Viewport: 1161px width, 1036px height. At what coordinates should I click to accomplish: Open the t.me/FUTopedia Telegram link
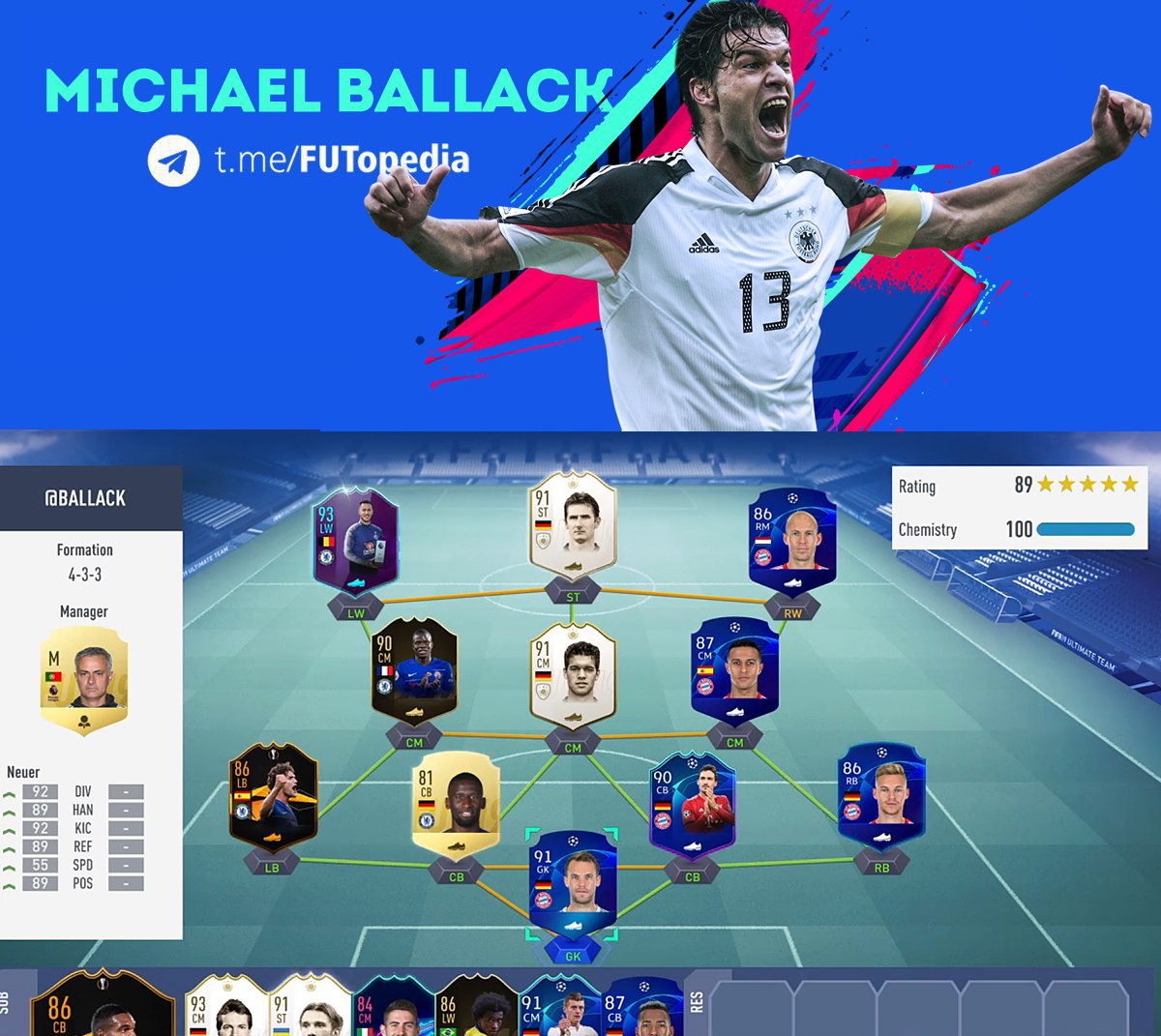[x=342, y=160]
